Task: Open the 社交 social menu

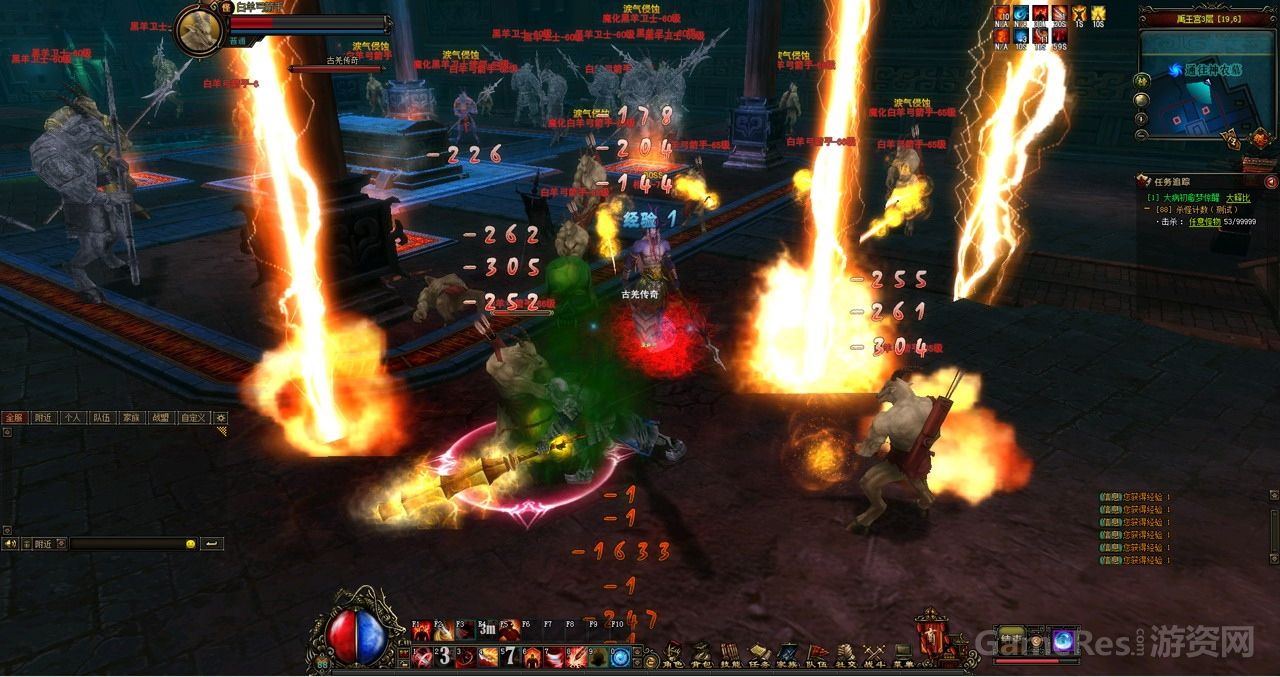Action: (x=846, y=656)
